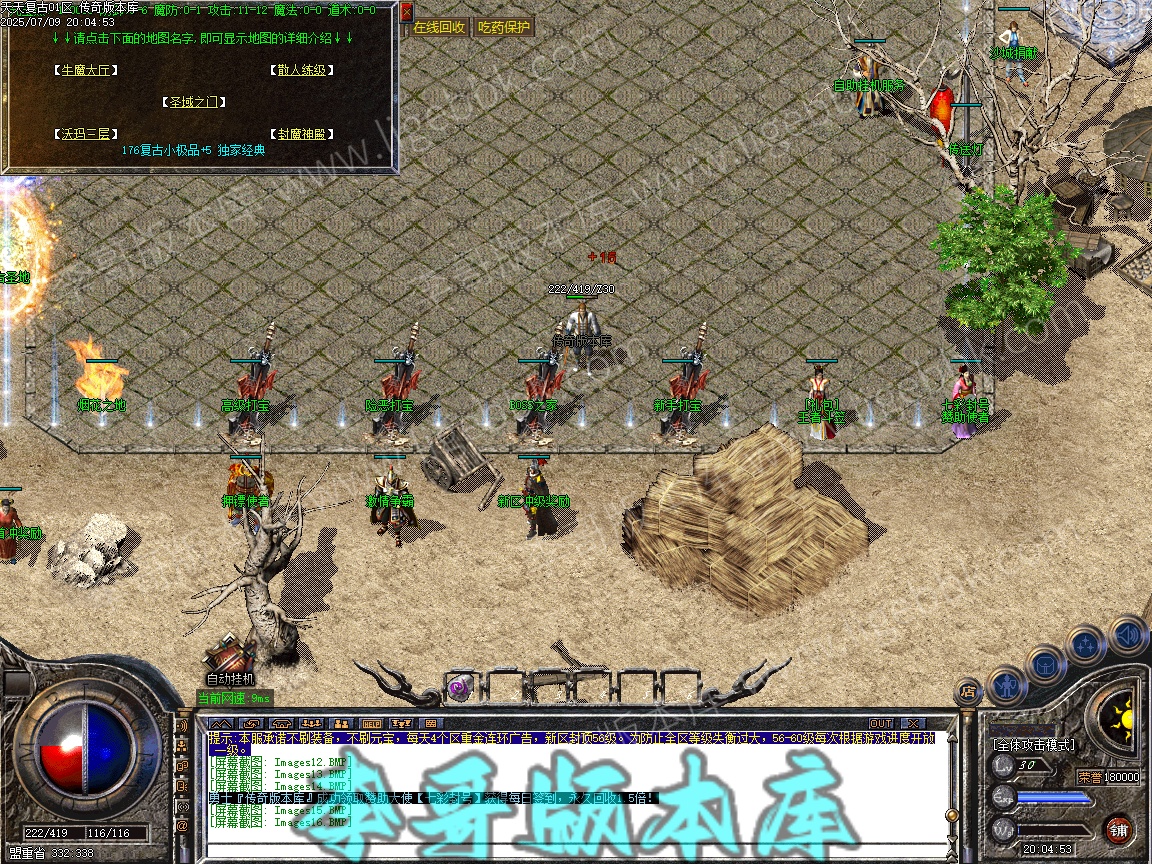1152x864 pixels.
Task: Open the skills sparkle stars icon
Action: coord(1086,645)
